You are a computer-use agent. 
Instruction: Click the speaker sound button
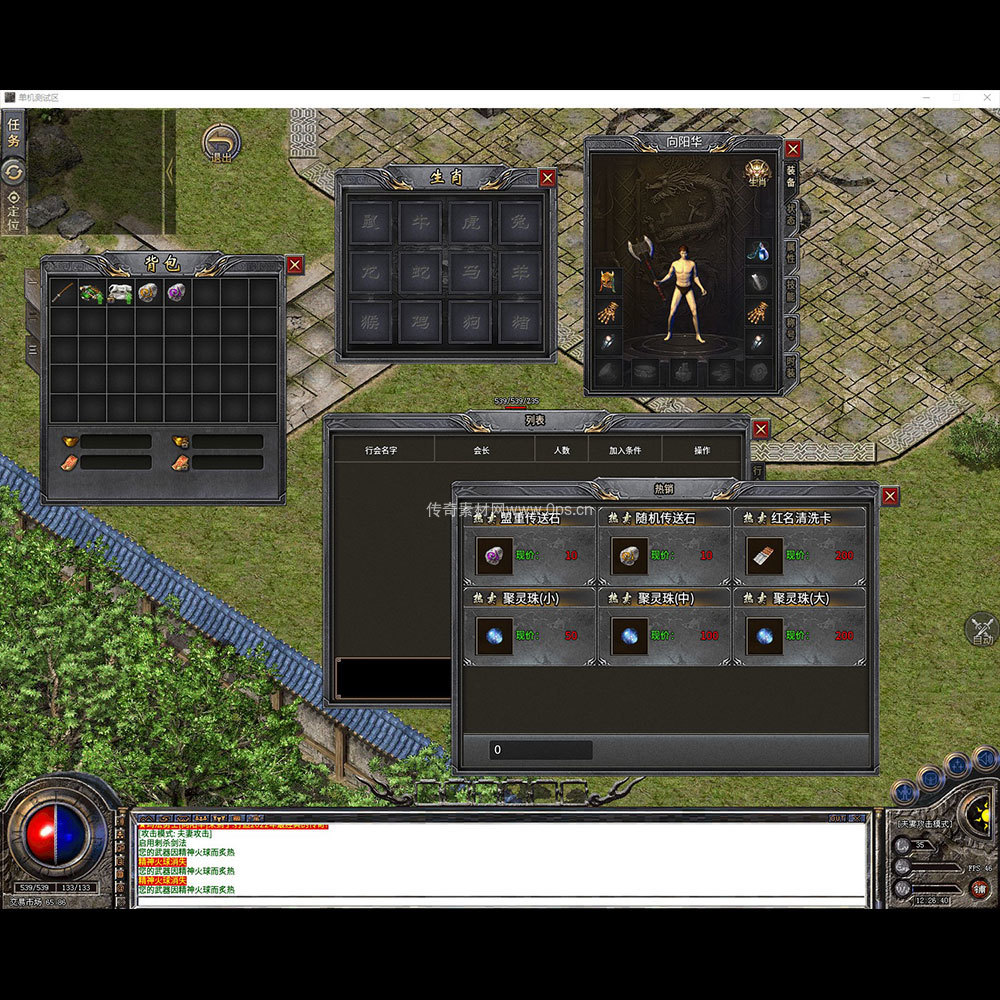[984, 759]
